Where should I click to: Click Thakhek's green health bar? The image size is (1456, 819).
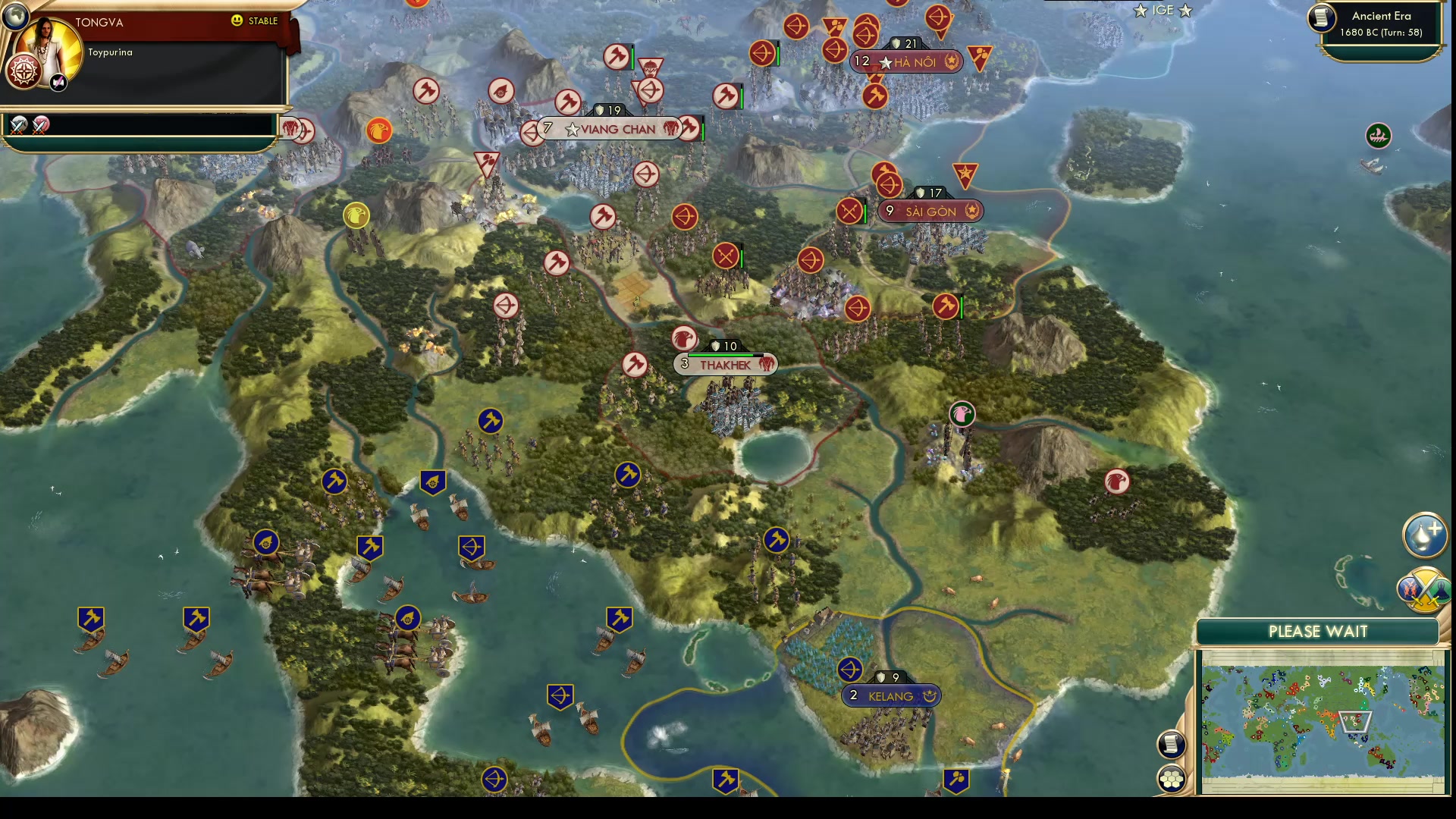[x=724, y=353]
